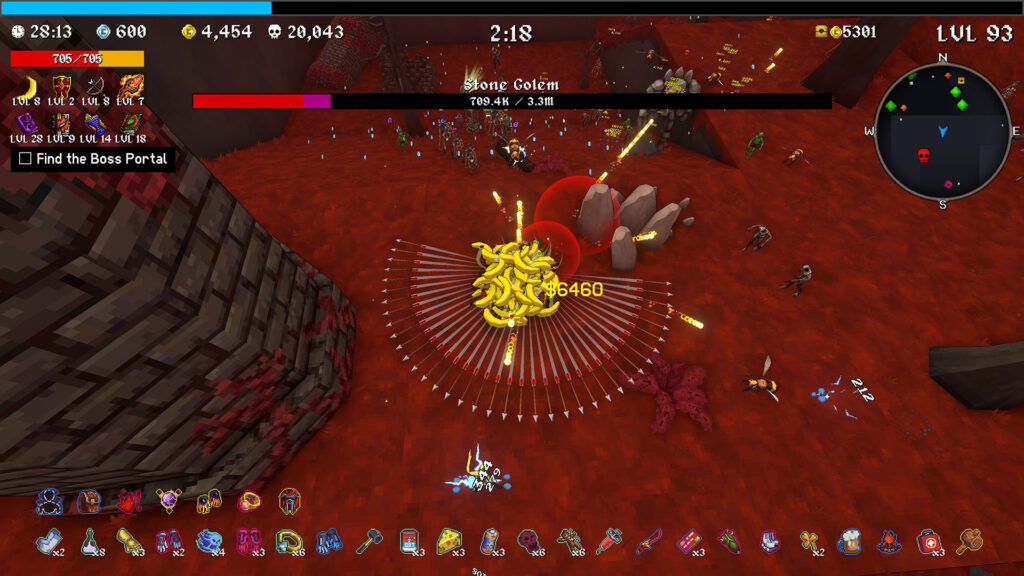Image resolution: width=1024 pixels, height=576 pixels.
Task: Click the purple orb amulet item
Action: point(169,502)
